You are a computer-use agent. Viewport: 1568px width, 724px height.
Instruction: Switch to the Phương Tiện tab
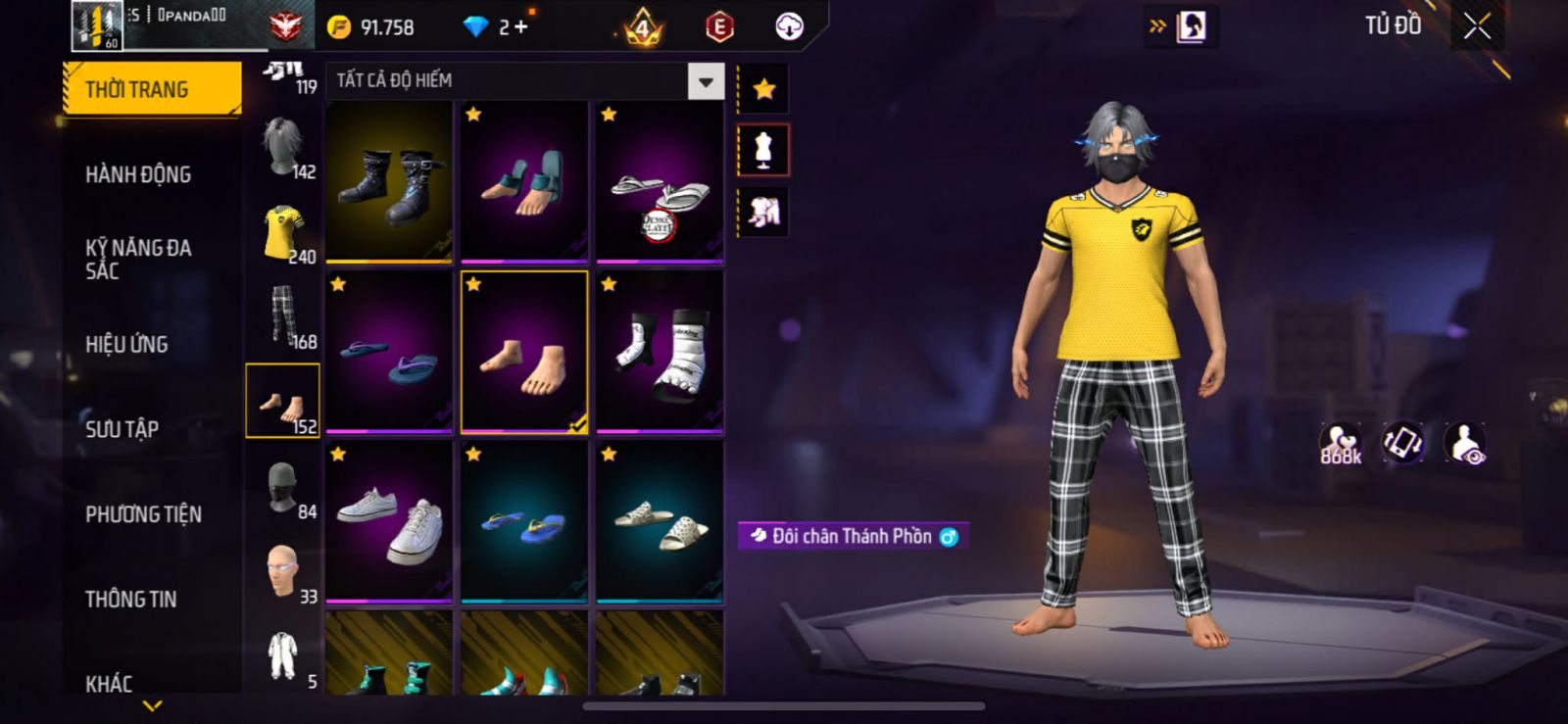pyautogui.click(x=143, y=513)
